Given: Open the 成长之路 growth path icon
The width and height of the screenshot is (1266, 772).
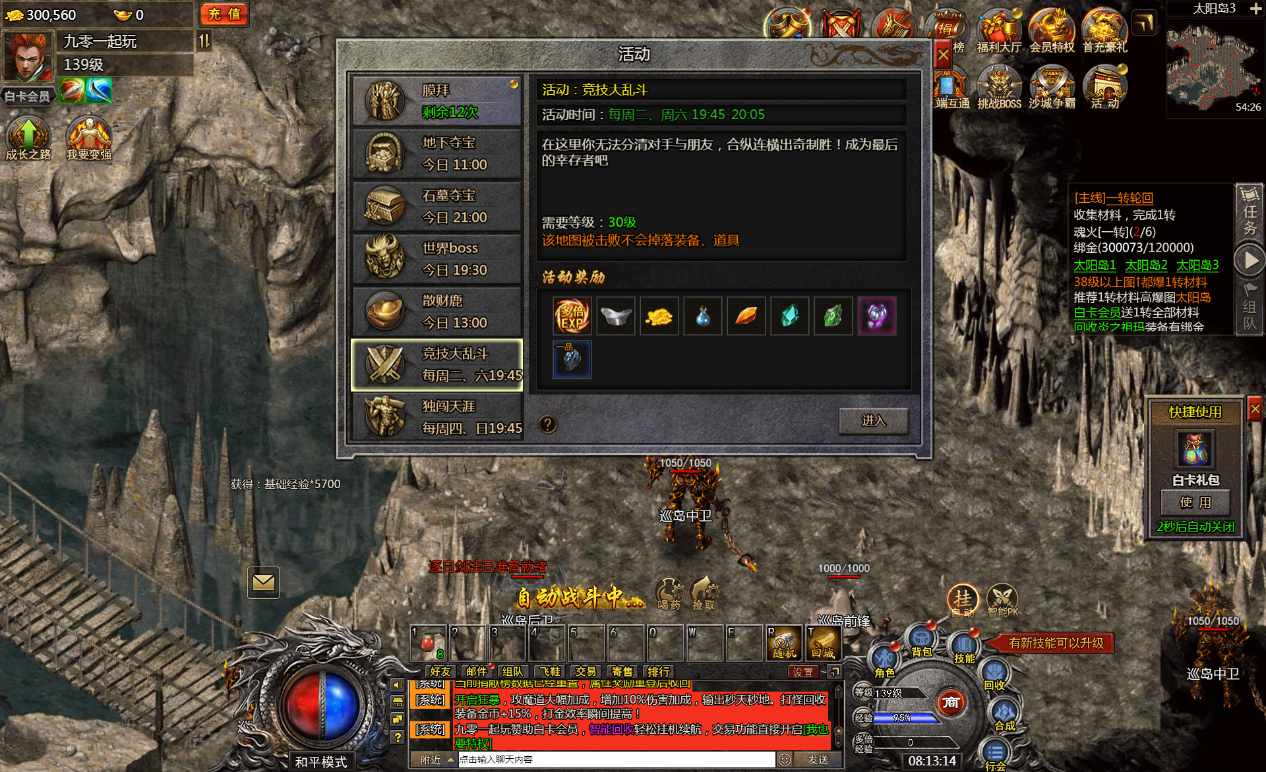Looking at the screenshot, I should coord(28,138).
